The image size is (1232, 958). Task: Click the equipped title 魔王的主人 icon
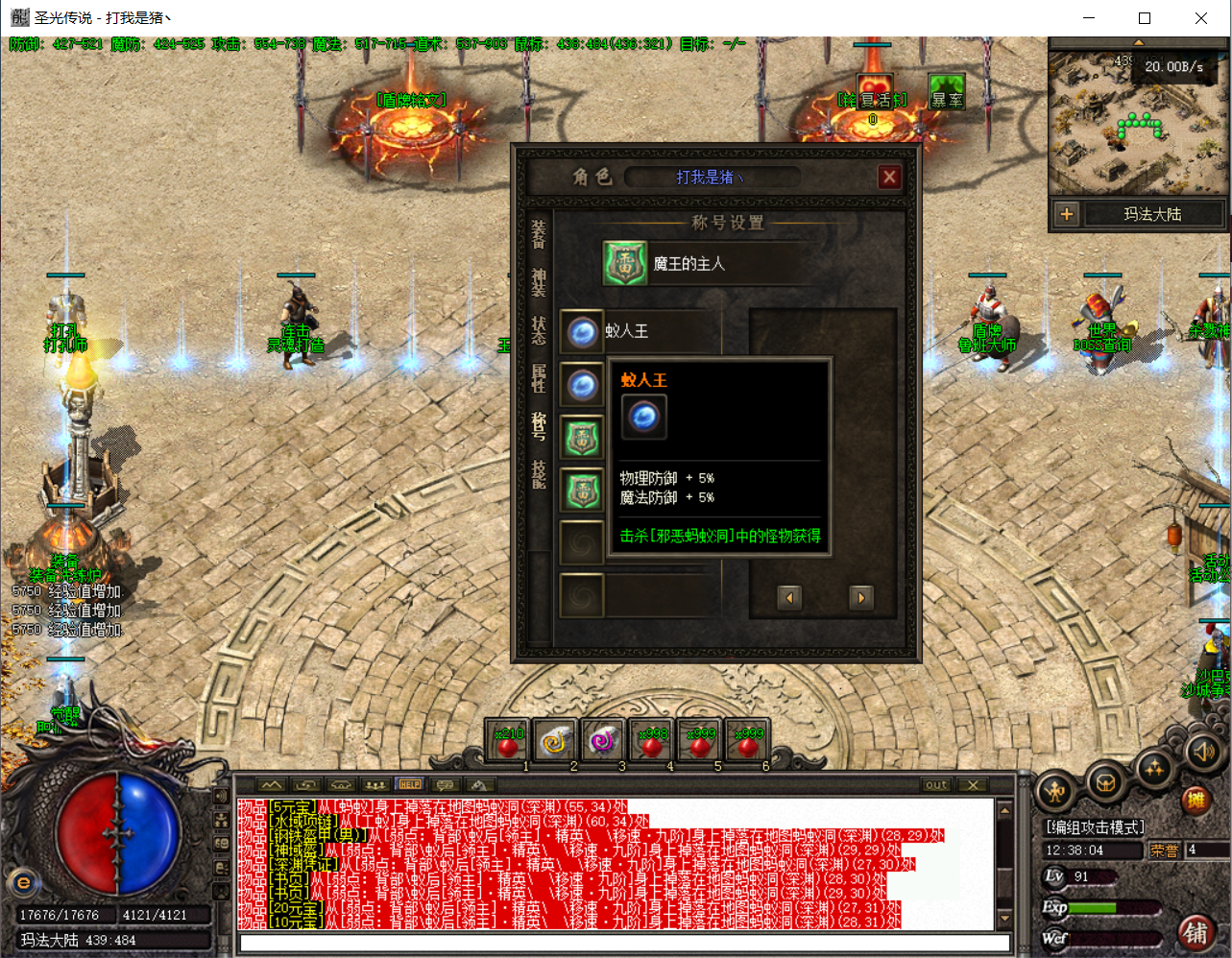coord(625,263)
